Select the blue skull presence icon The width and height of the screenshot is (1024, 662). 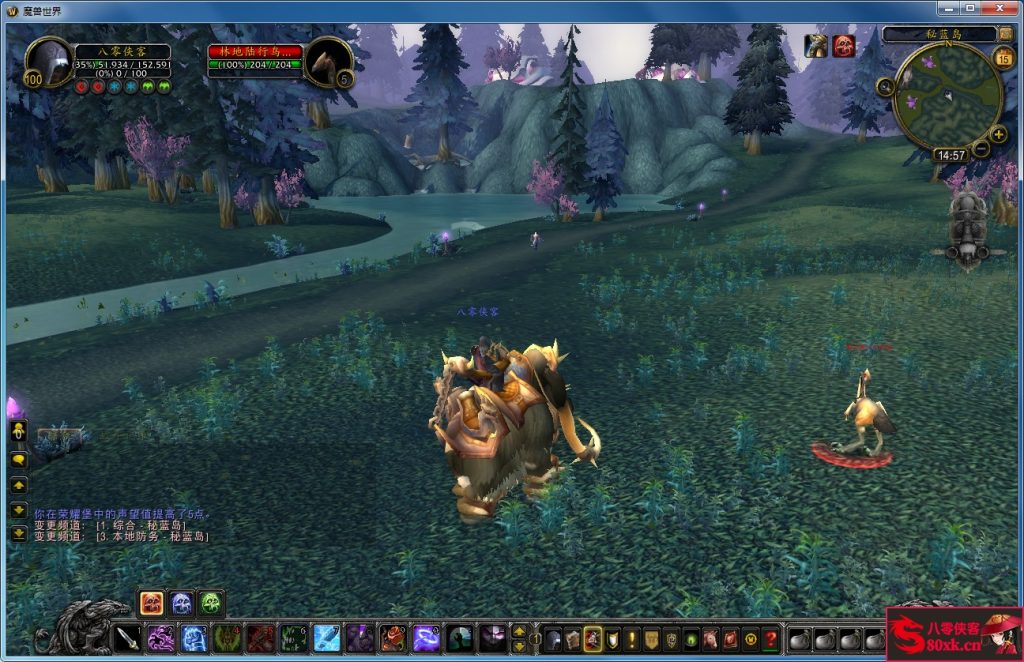click(x=181, y=603)
